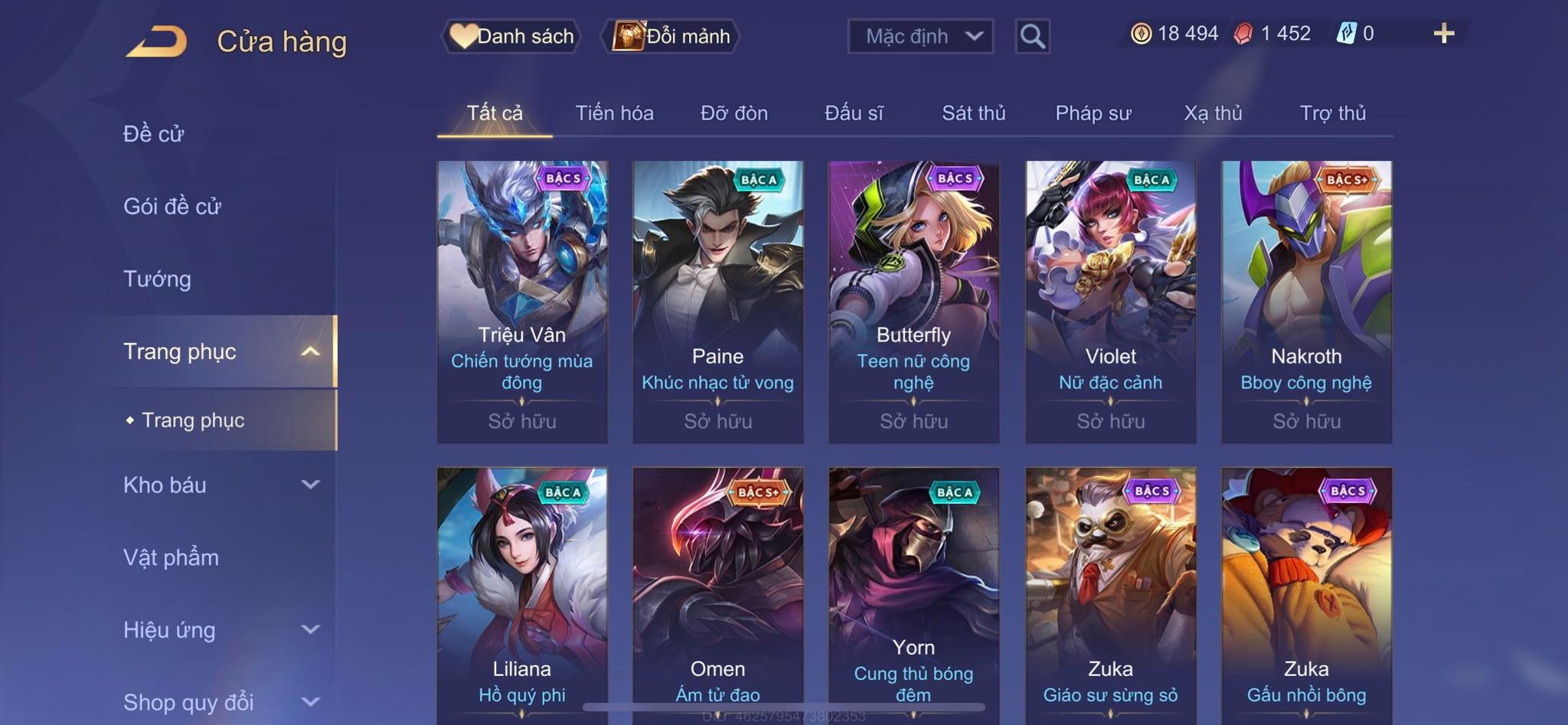Choose the Paine Khúc nhạc tử vong card
Screen dimensions: 1568x725
[x=718, y=302]
